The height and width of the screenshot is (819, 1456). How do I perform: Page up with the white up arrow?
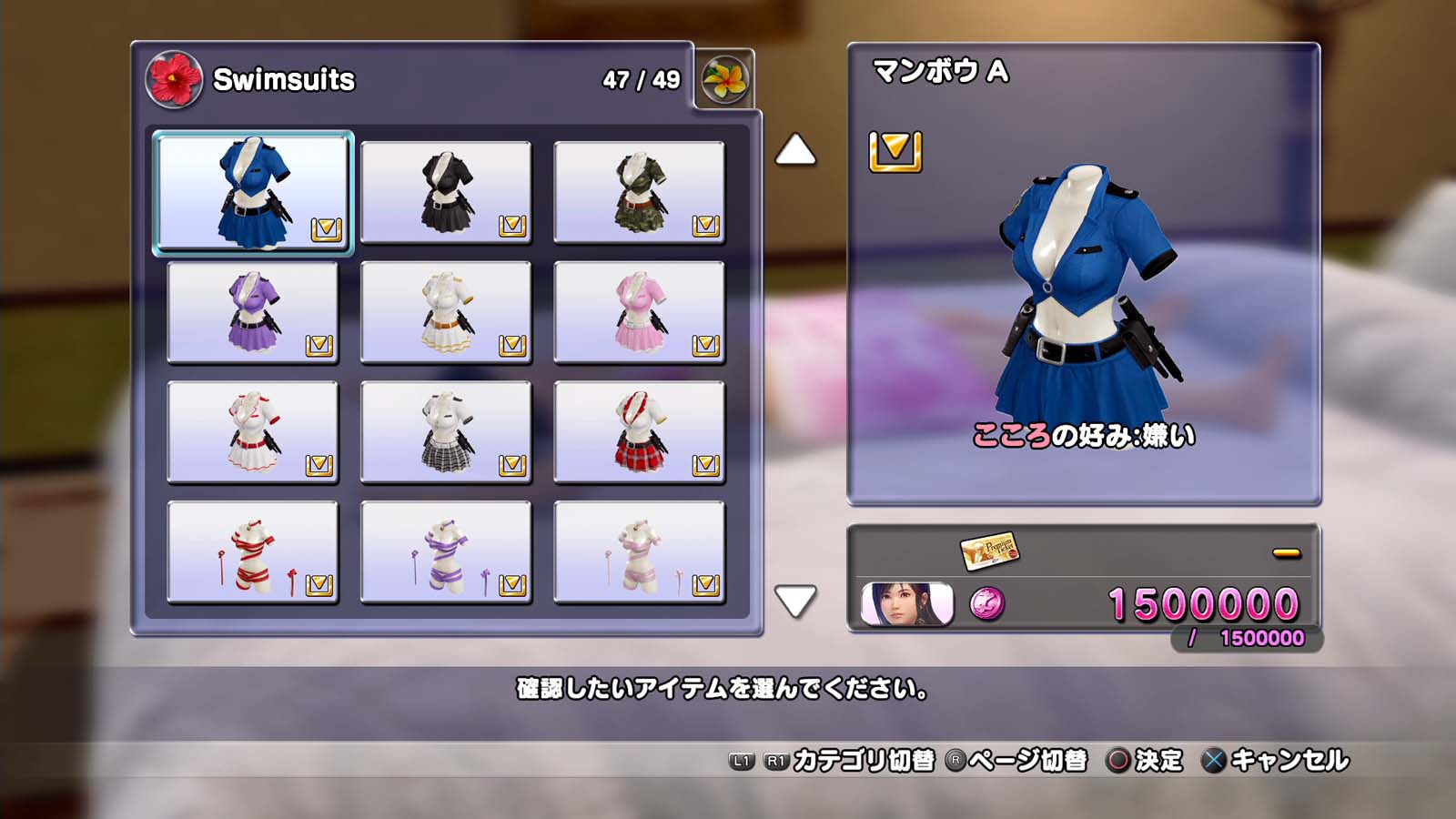[795, 150]
